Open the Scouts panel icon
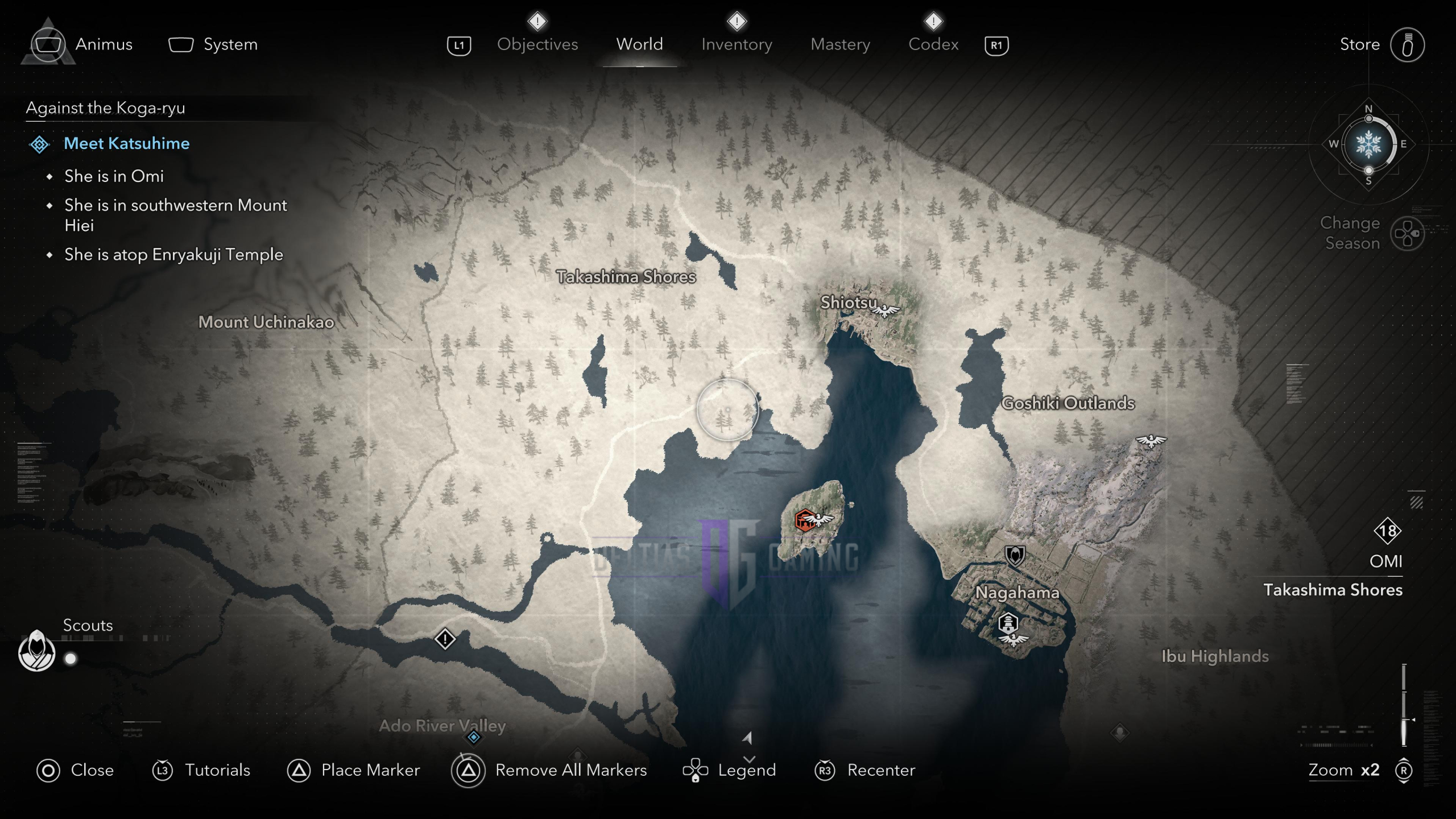Viewport: 1456px width, 819px height. pos(37,651)
